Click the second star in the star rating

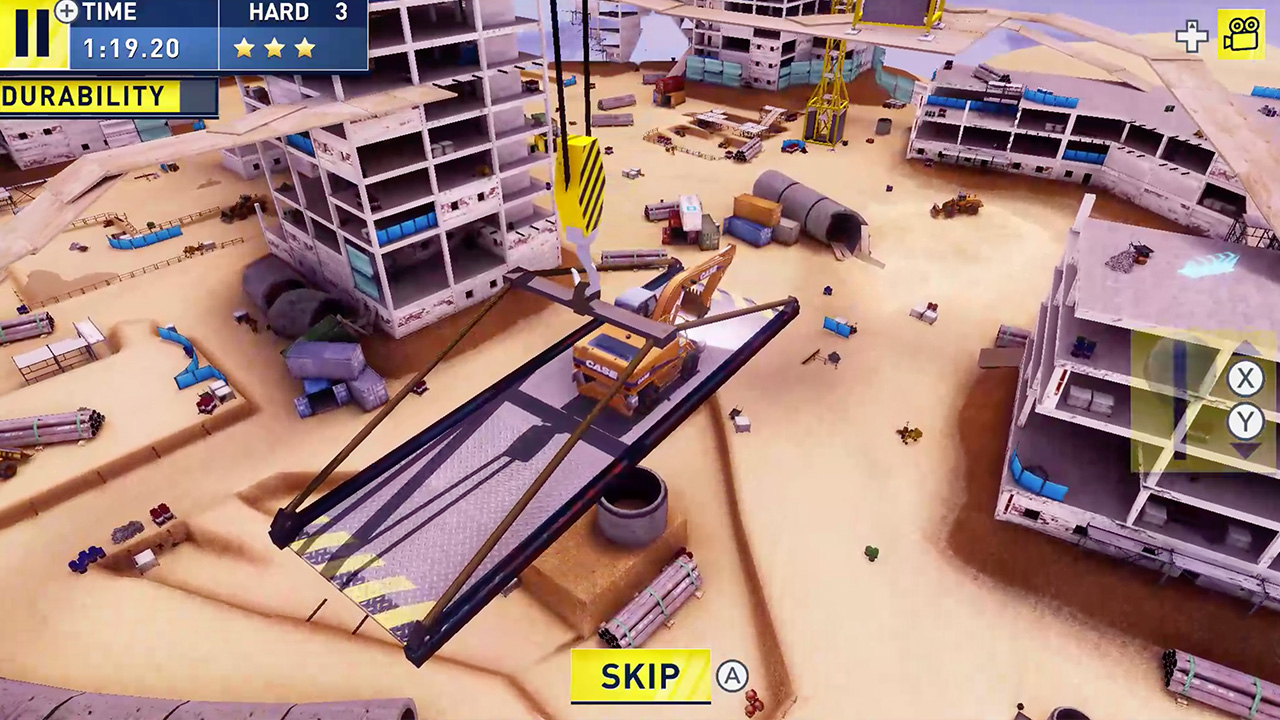point(275,47)
